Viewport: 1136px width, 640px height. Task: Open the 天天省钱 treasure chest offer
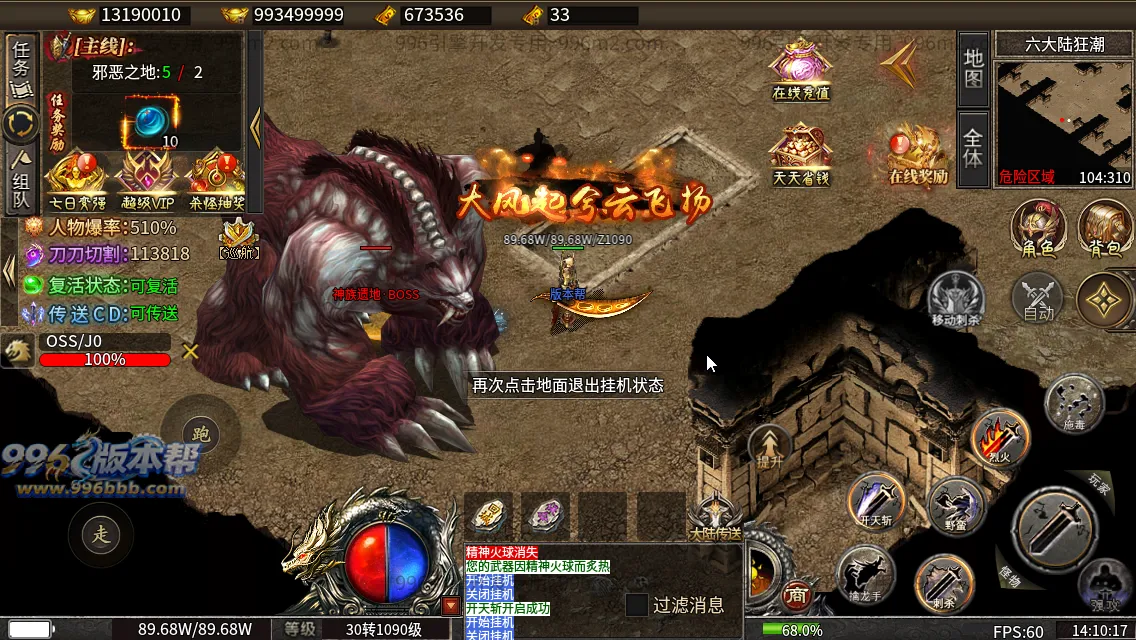pyautogui.click(x=801, y=153)
